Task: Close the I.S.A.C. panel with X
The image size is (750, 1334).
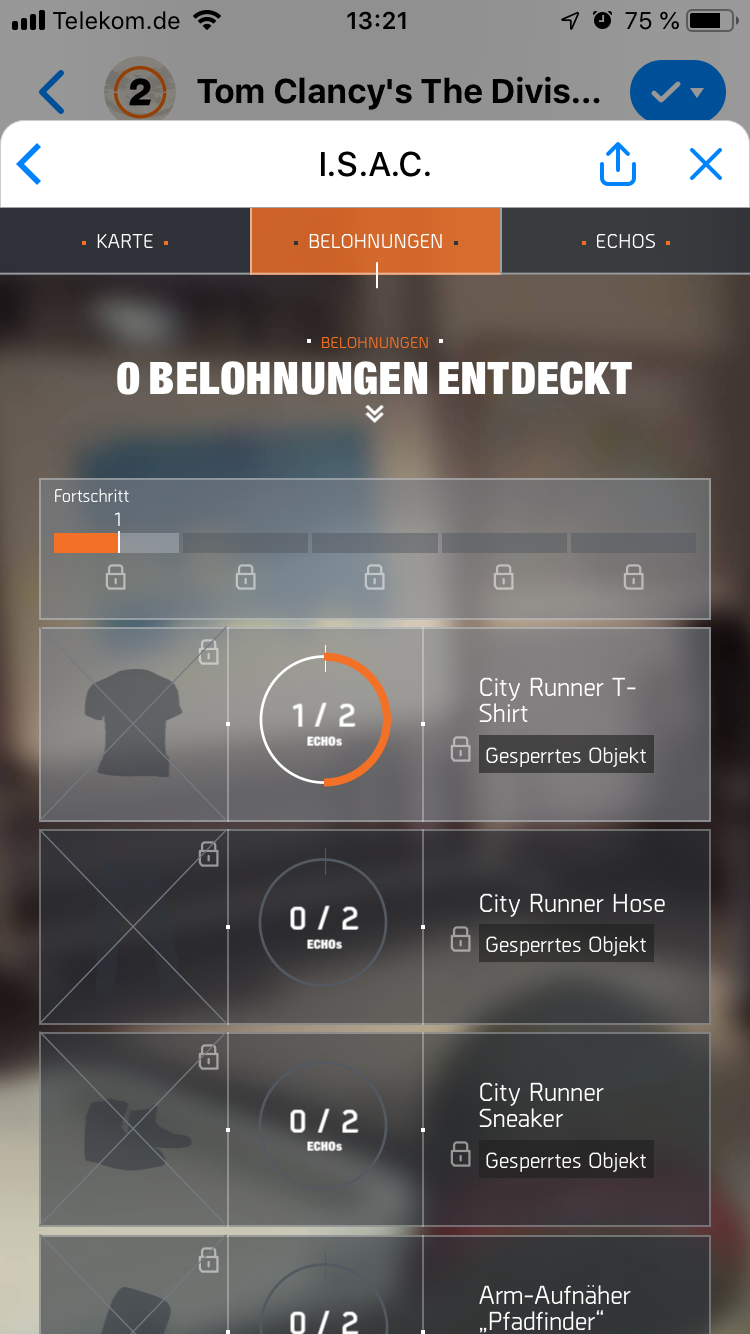Action: (x=705, y=164)
